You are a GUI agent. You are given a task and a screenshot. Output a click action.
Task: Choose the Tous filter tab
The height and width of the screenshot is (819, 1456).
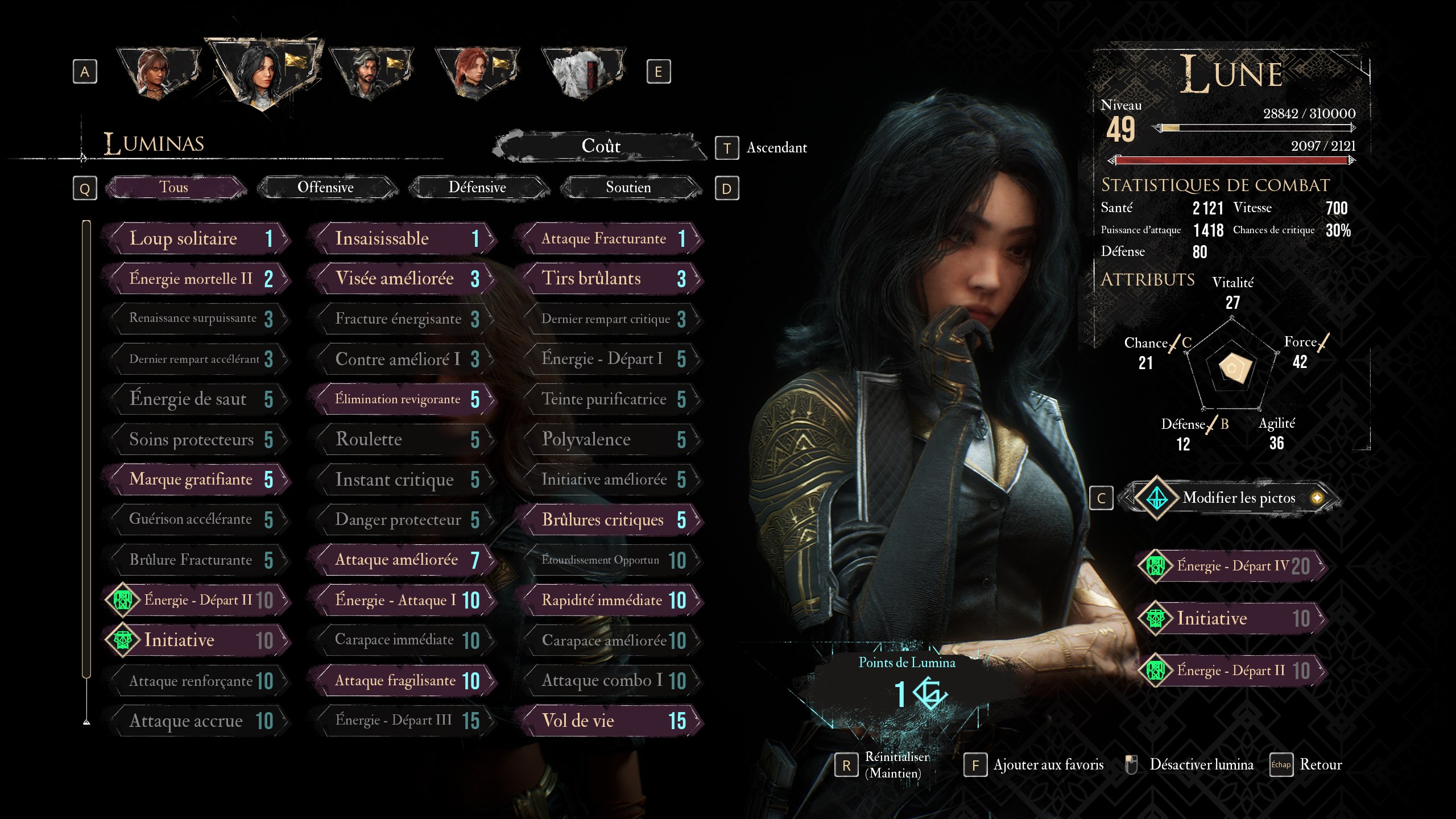pyautogui.click(x=173, y=187)
